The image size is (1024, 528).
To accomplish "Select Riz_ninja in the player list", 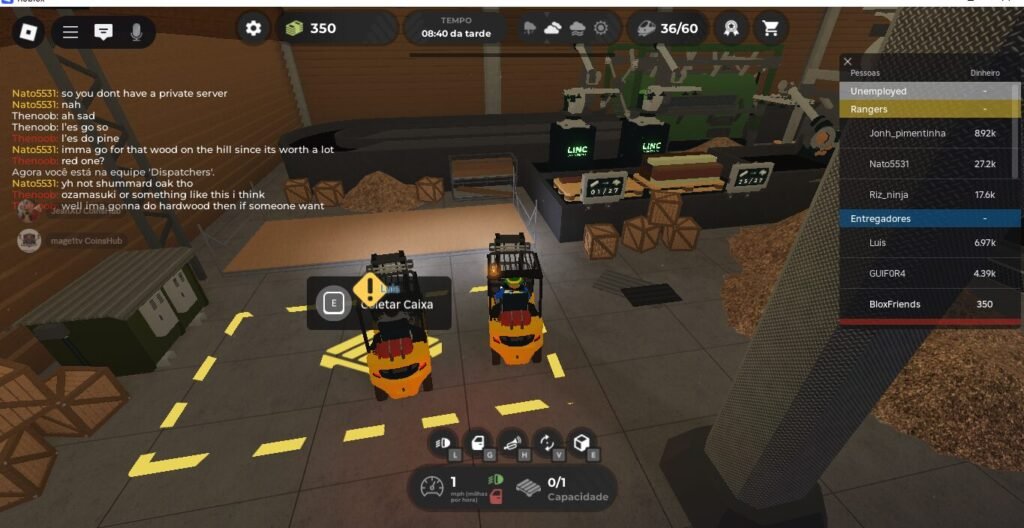I will (929, 194).
